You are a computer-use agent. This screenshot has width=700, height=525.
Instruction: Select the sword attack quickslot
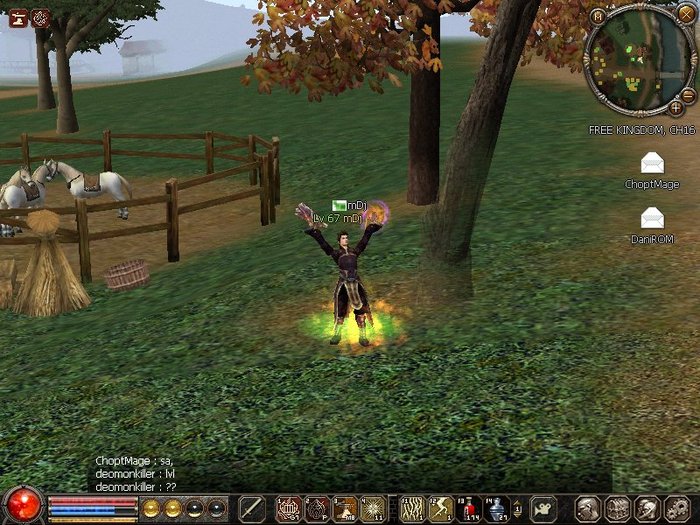coord(251,508)
